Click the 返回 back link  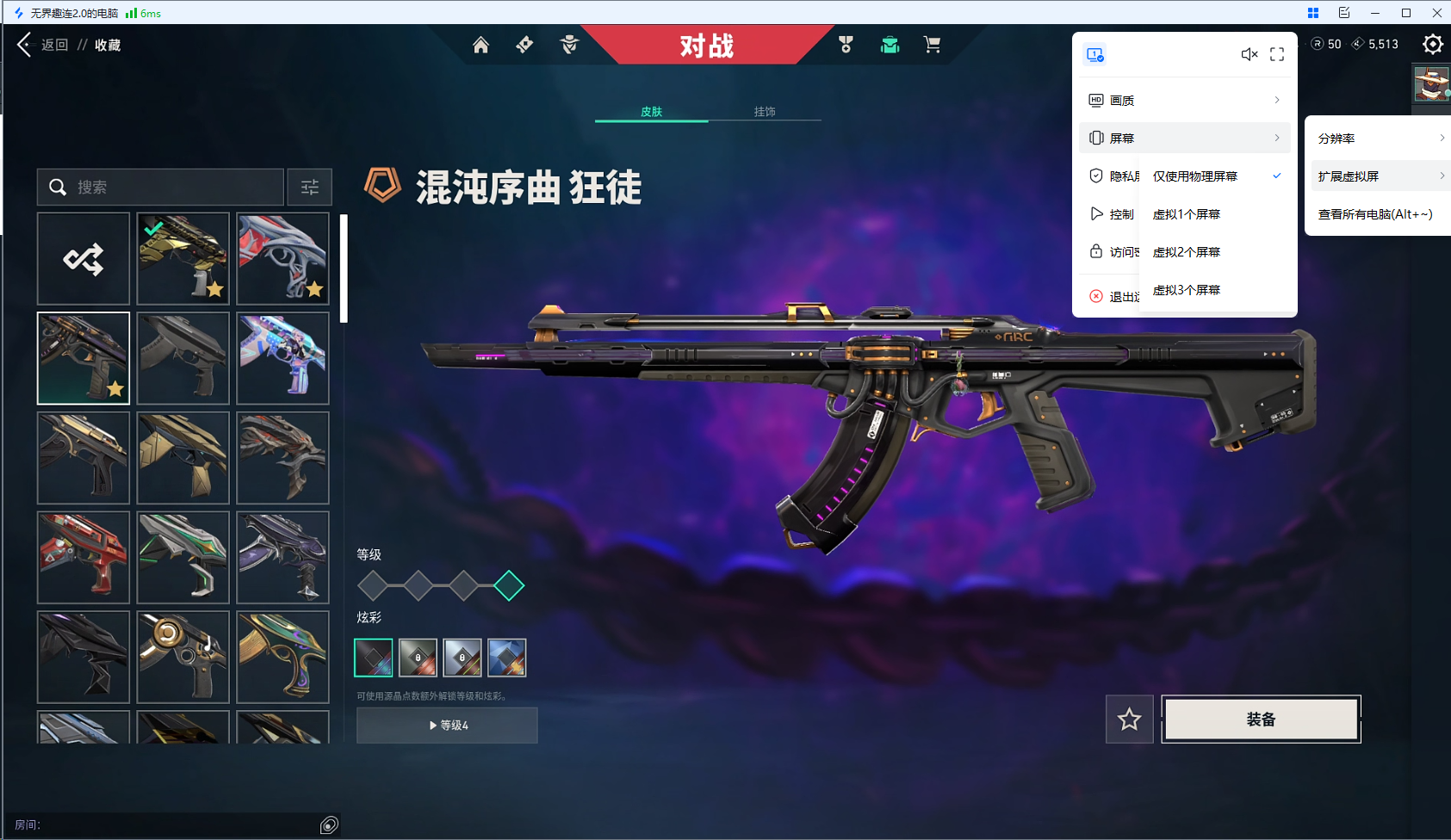pyautogui.click(x=53, y=44)
